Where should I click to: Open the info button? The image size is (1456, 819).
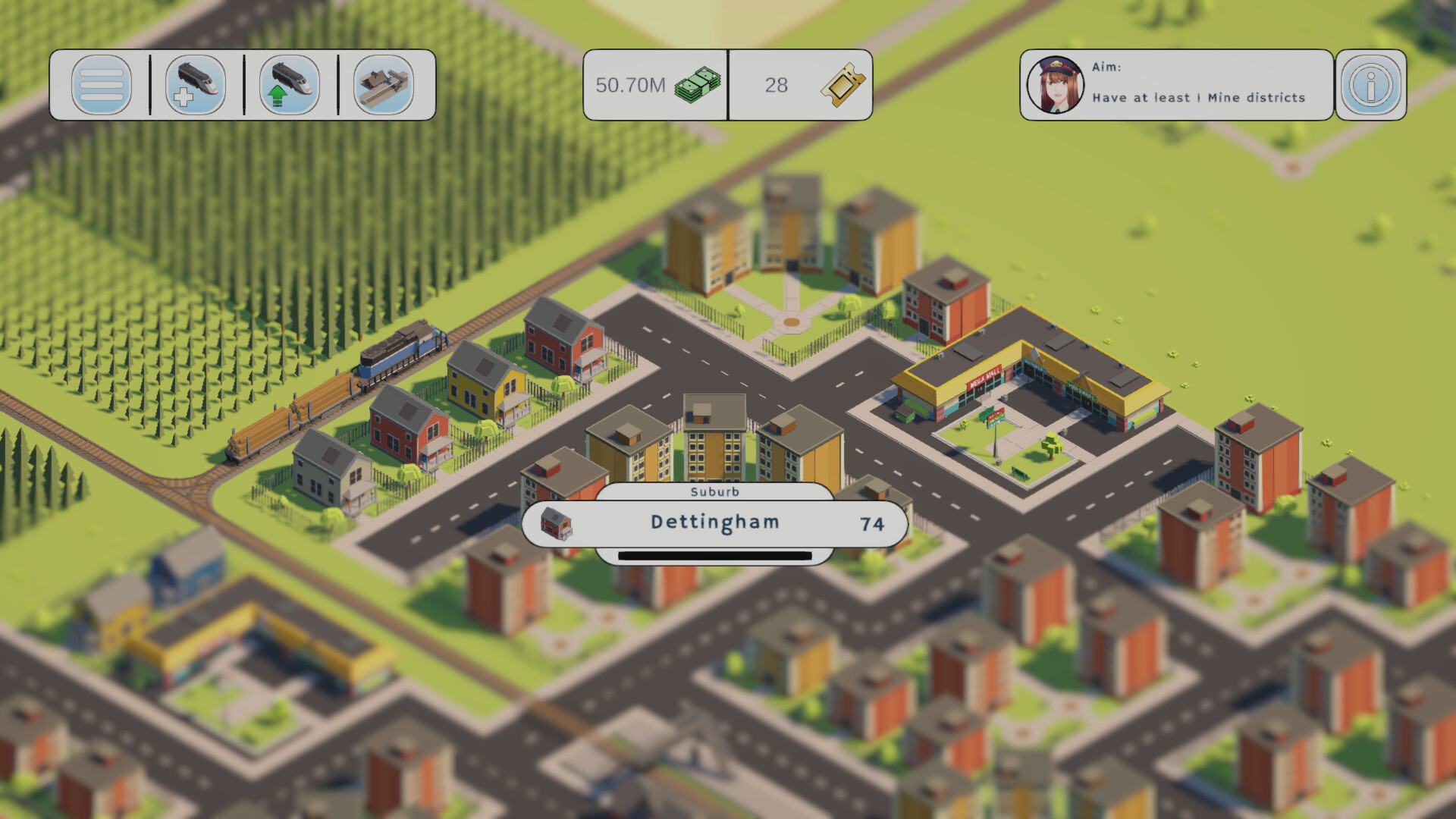tap(1370, 85)
